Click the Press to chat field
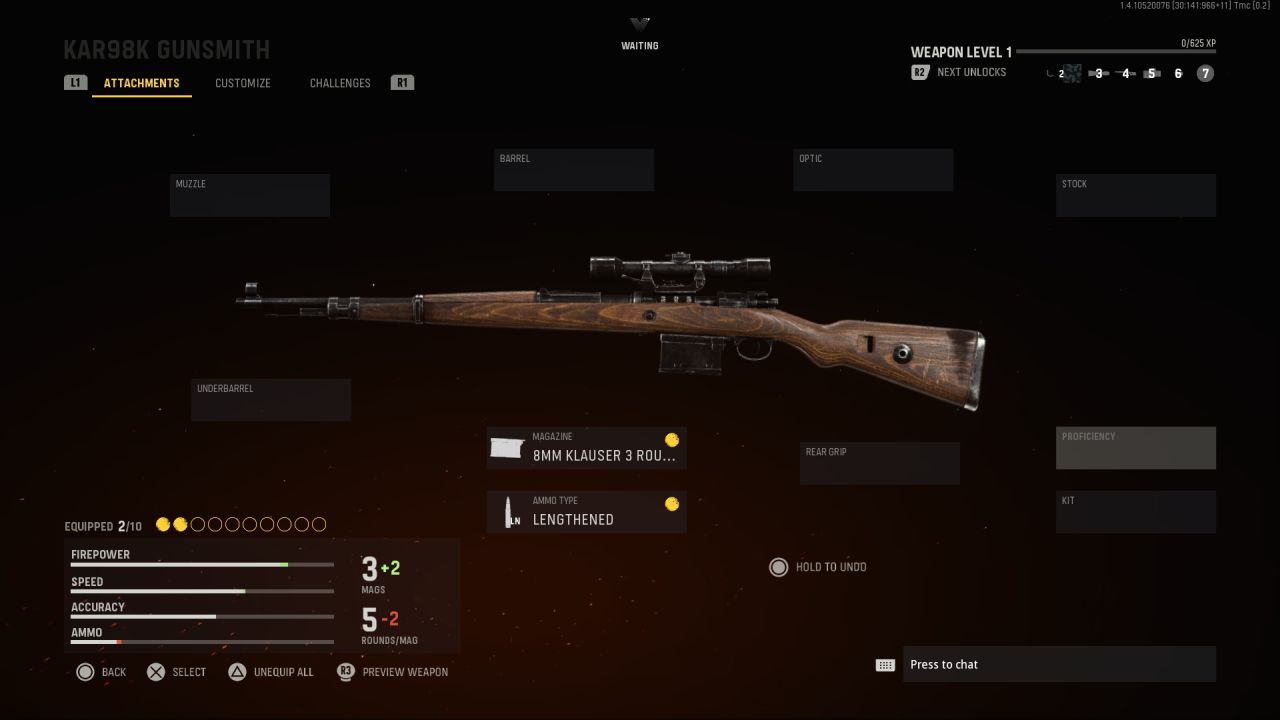The width and height of the screenshot is (1280, 720). pos(1059,664)
